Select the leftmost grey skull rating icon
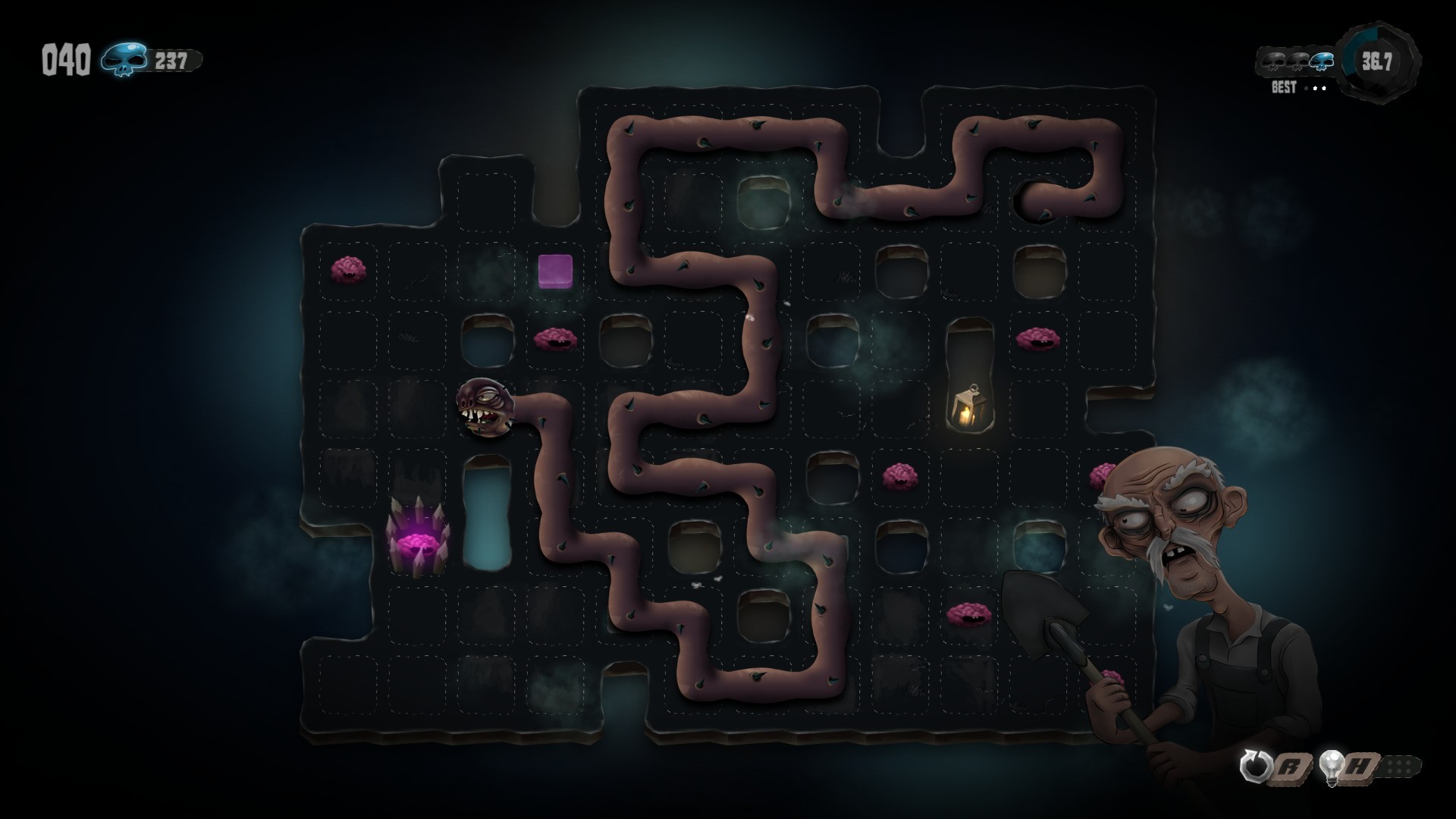This screenshot has width=1456, height=819. coord(1272,62)
